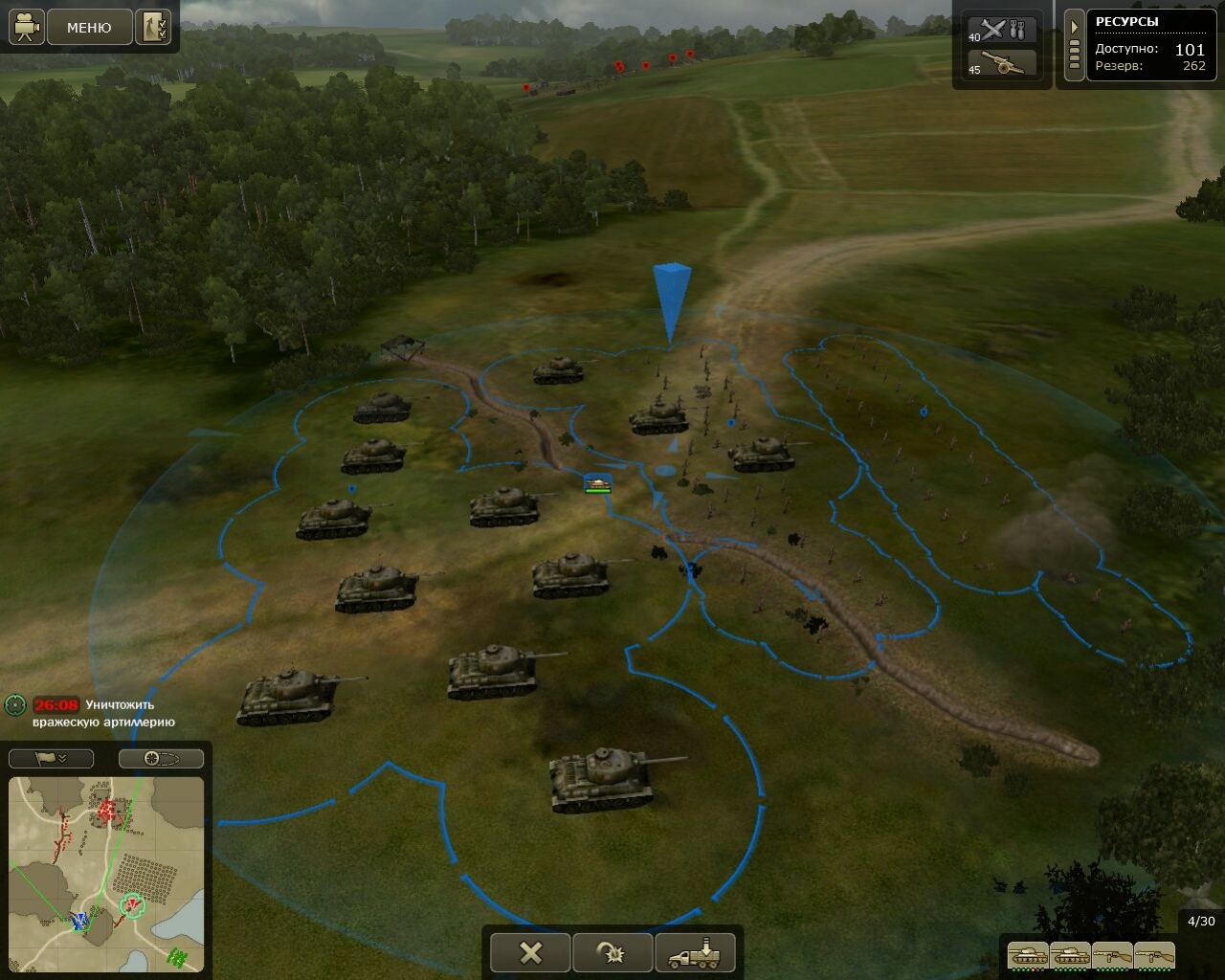Screen dimensions: 1225x980
Task: Toggle the film camera view button
Action: 27,27
